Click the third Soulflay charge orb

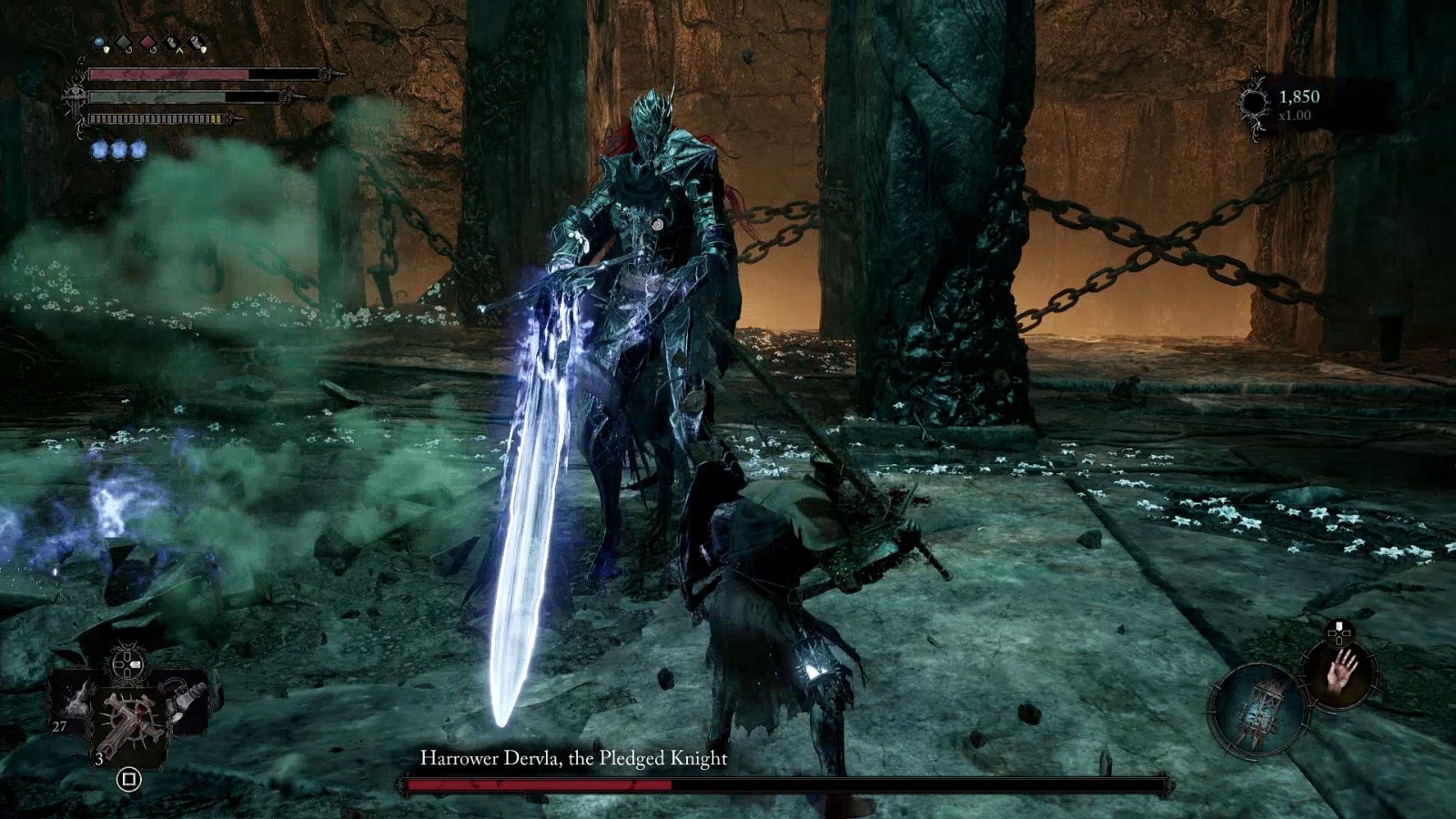139,147
